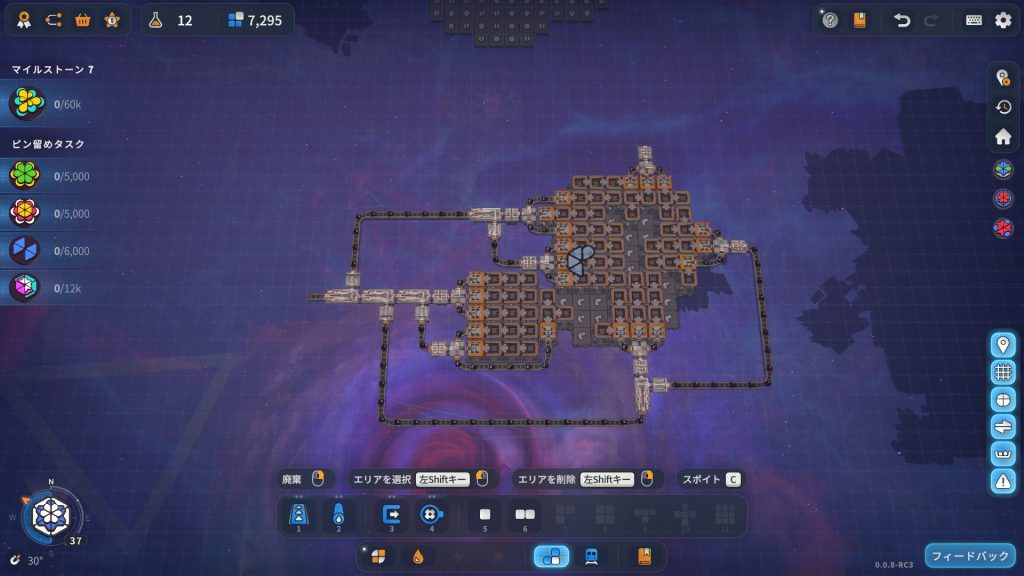Screen dimensions: 1024x576
Task: Toggle the grid overlay button
Action: coord(1003,372)
